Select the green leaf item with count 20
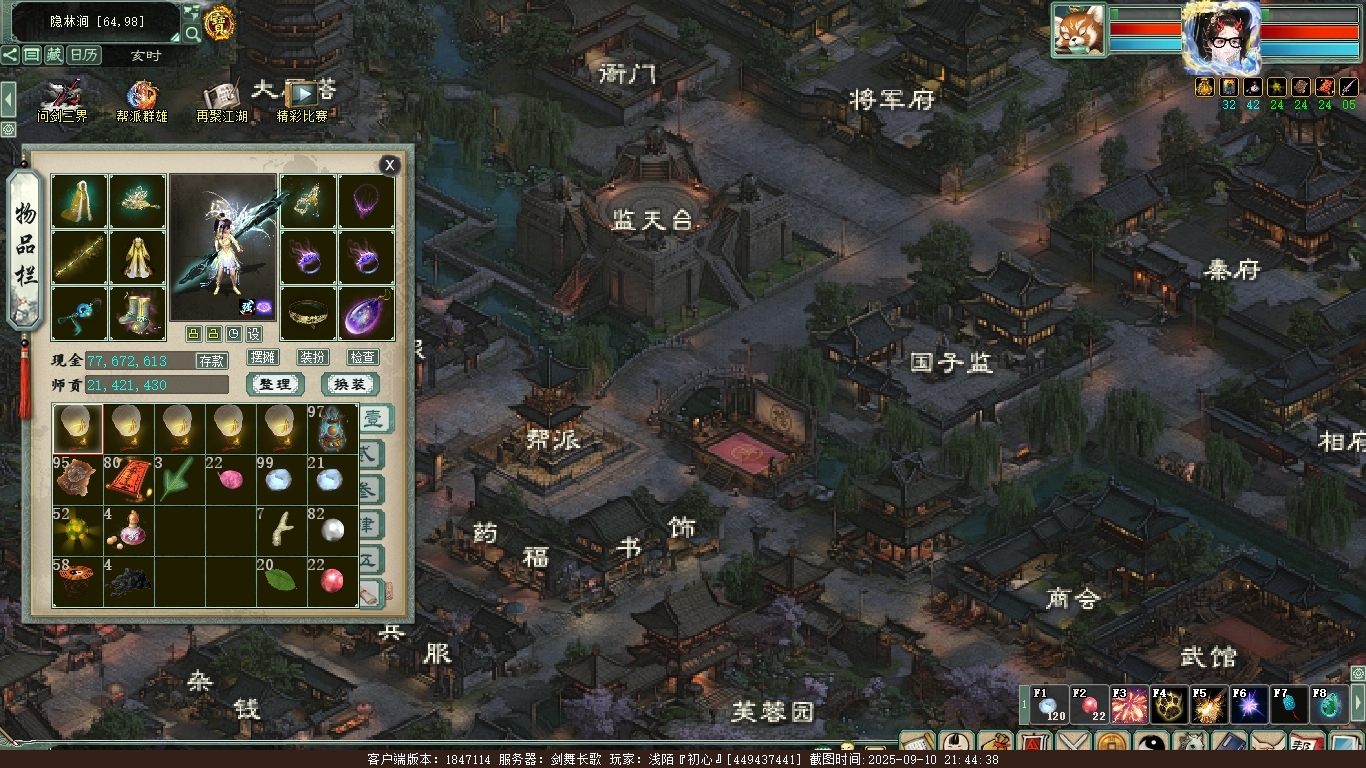This screenshot has width=1366, height=768. pos(281,581)
